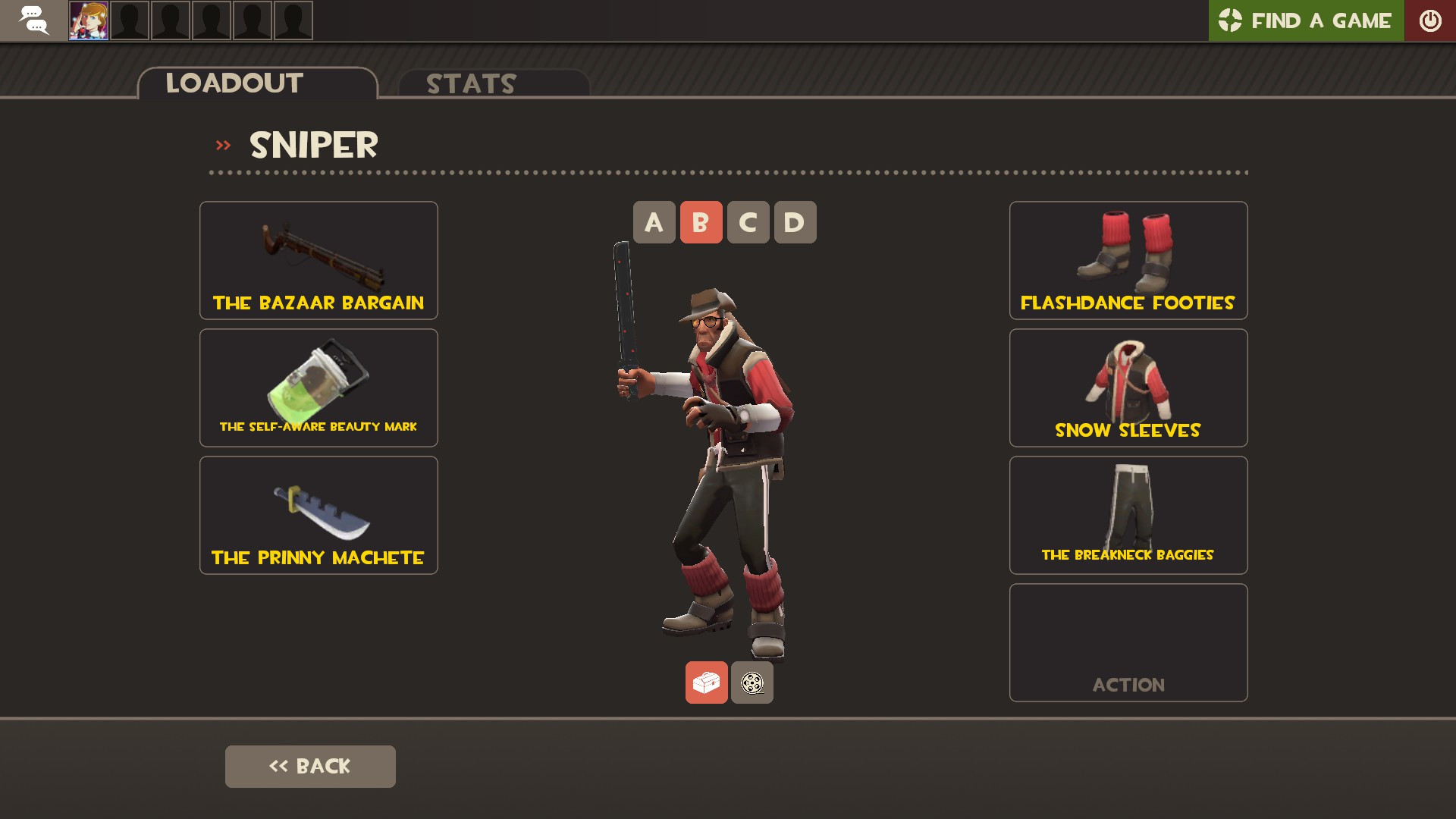
Task: Select The Prinny Machete melee slot
Action: coord(318,515)
